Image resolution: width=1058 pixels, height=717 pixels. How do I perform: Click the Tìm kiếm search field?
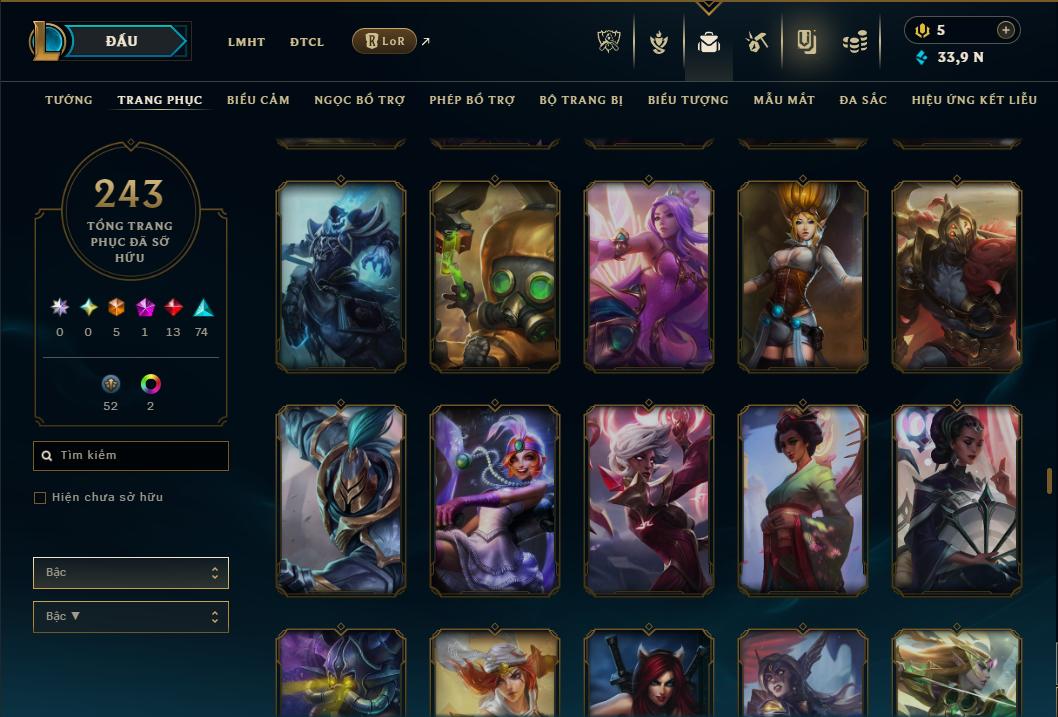pos(131,456)
